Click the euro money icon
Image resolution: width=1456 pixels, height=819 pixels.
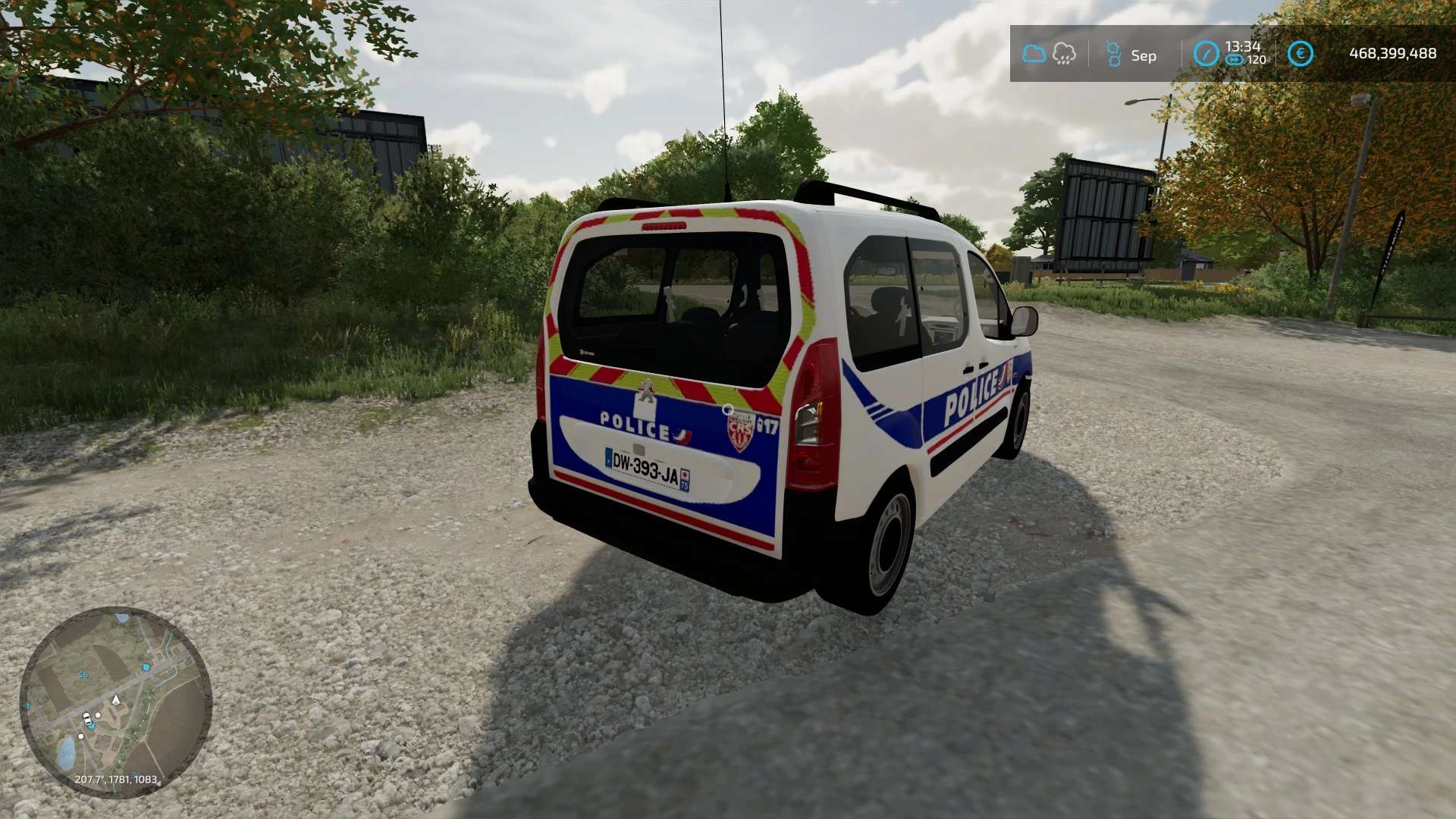coord(1300,54)
